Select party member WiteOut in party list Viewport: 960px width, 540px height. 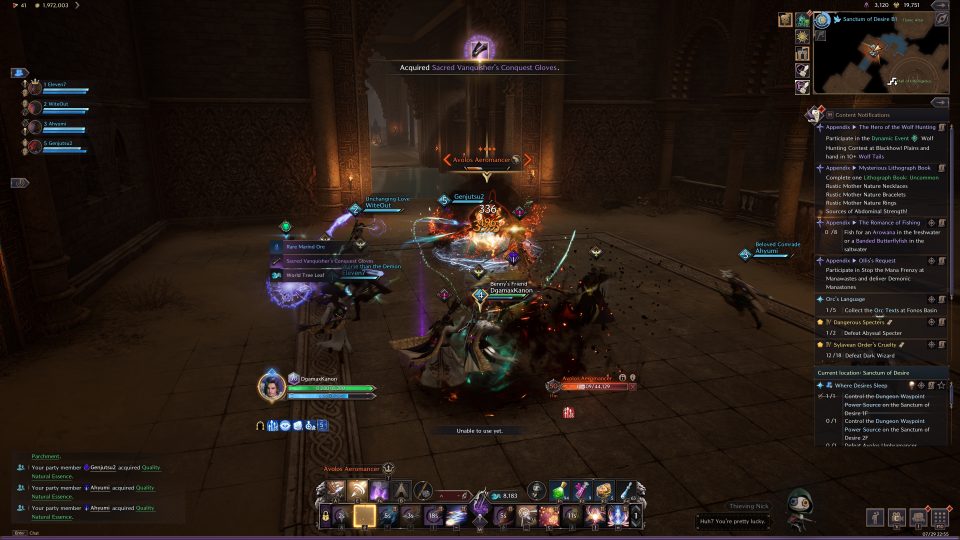point(55,104)
